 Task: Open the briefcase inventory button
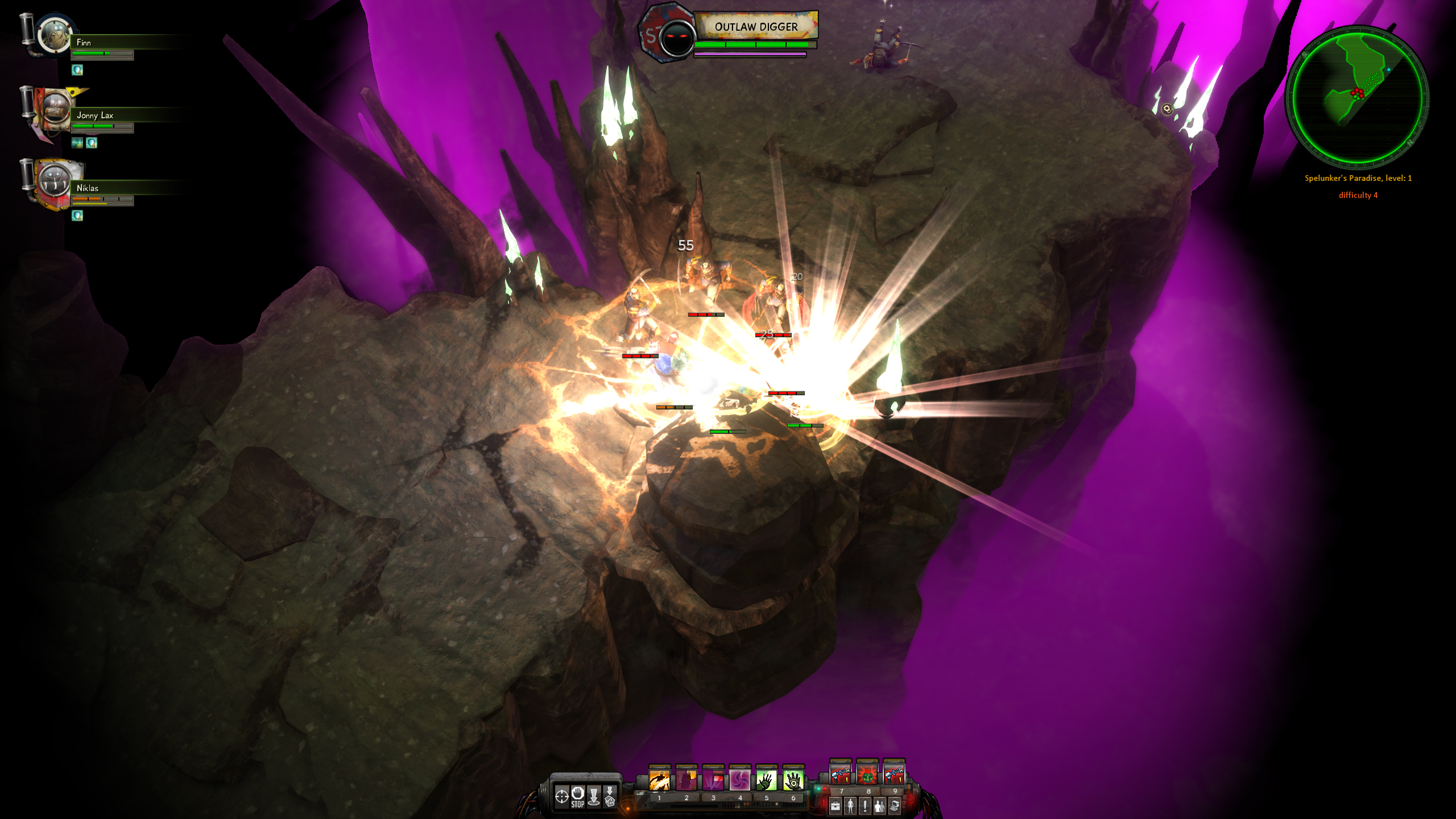point(835,805)
